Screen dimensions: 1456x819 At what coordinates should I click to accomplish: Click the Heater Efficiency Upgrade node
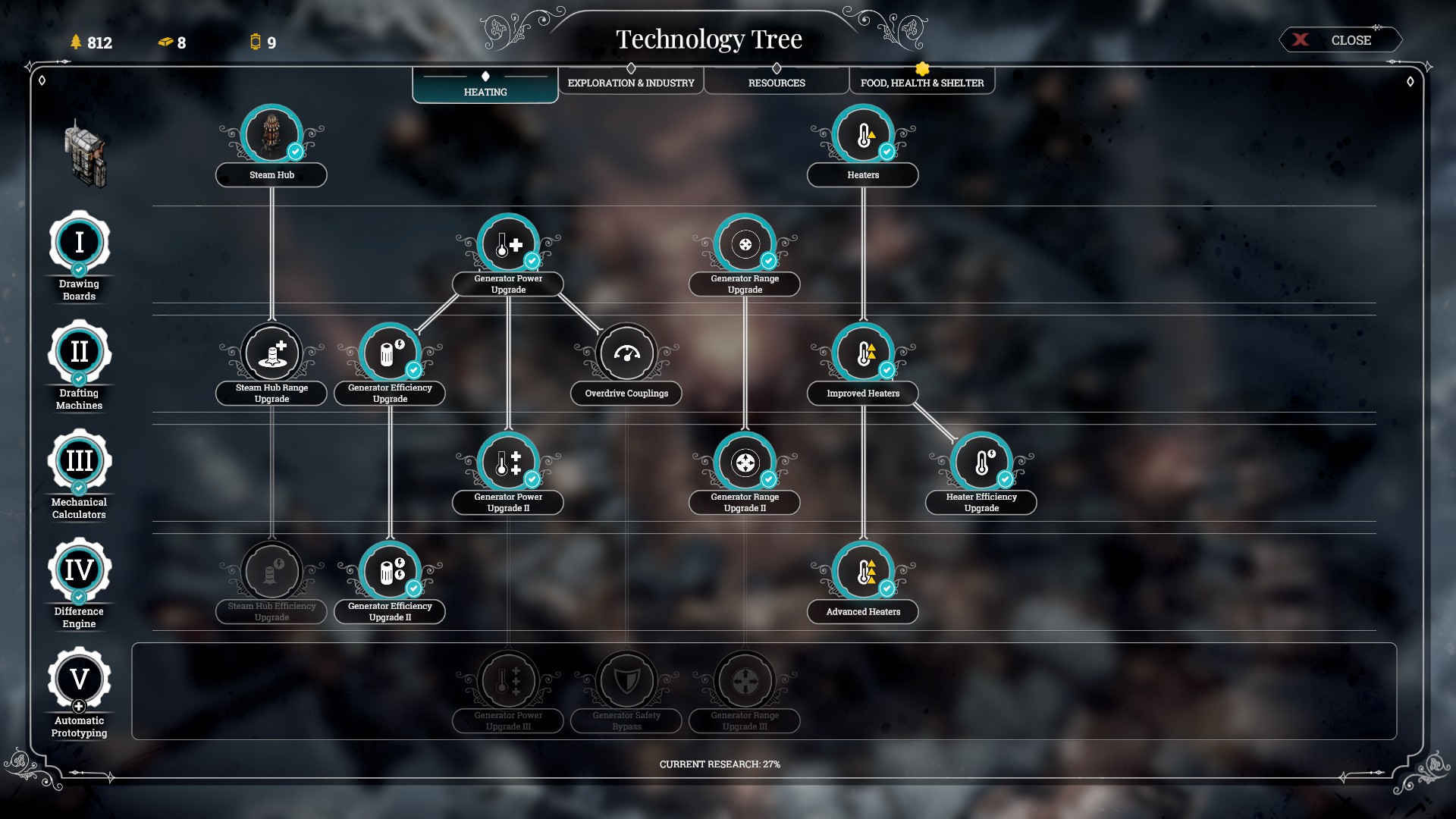click(981, 461)
